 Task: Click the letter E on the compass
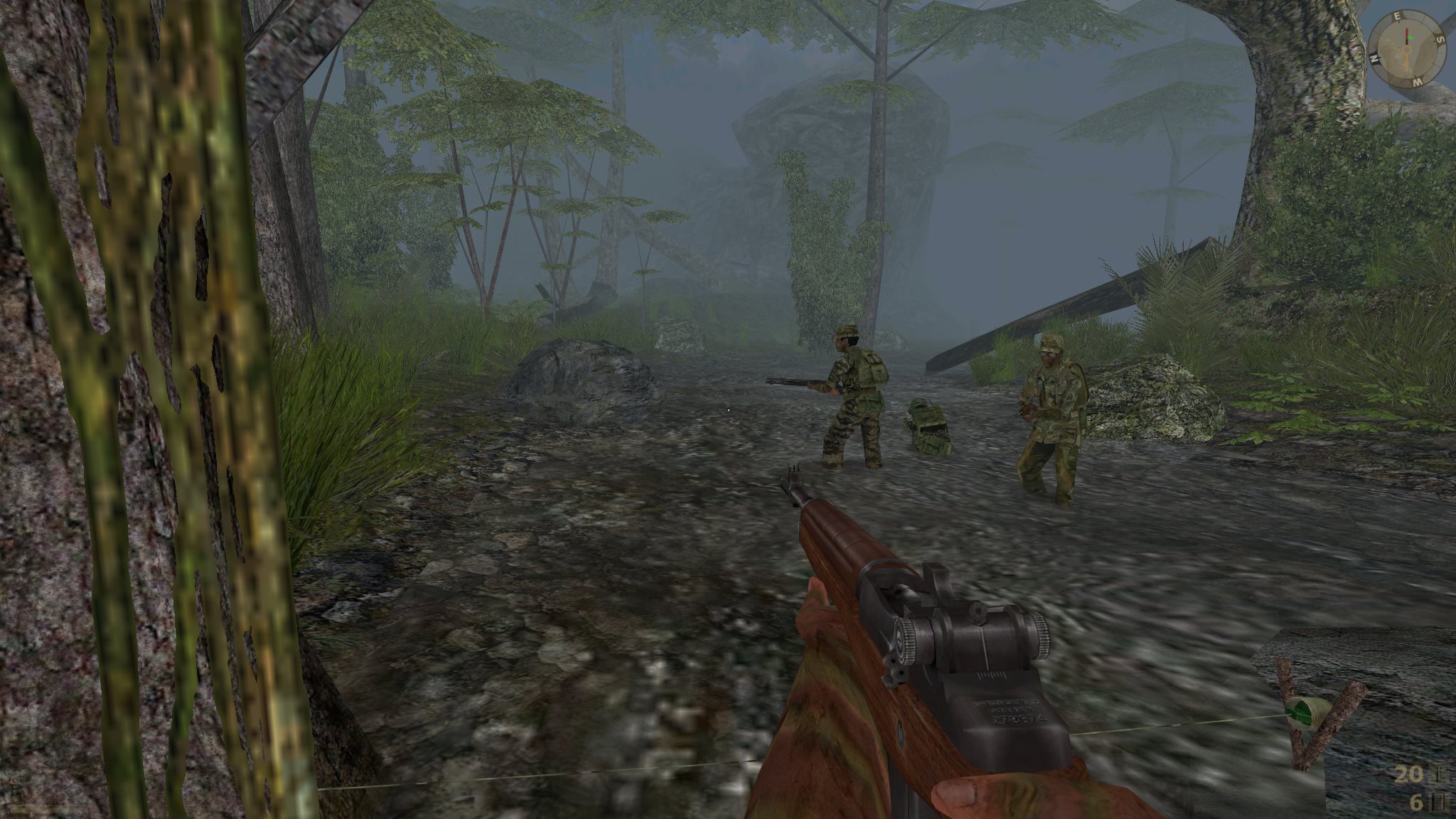click(x=1397, y=16)
